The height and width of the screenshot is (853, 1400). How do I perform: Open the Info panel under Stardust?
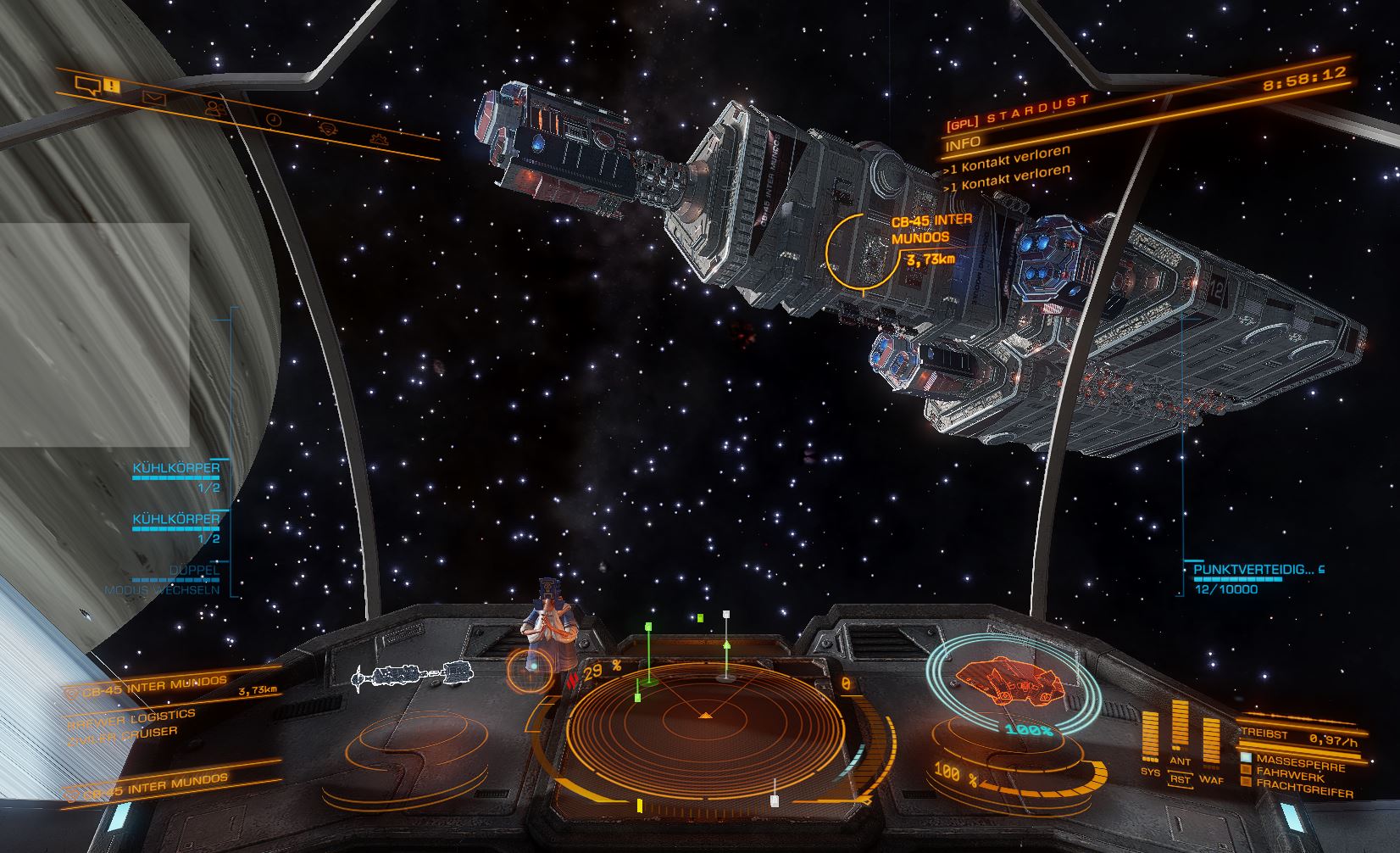click(963, 142)
